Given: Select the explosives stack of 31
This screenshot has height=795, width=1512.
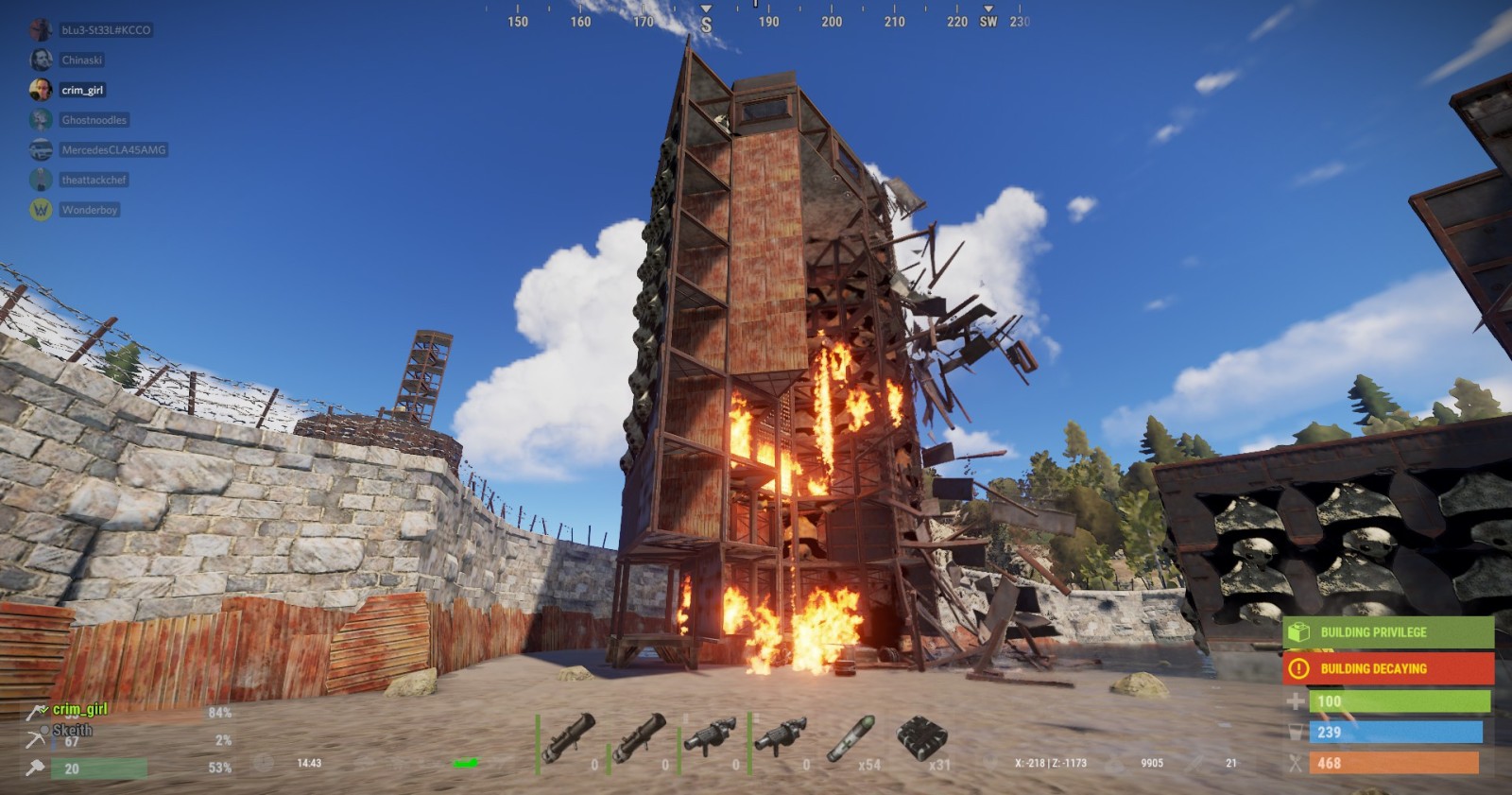Looking at the screenshot, I should (921, 739).
